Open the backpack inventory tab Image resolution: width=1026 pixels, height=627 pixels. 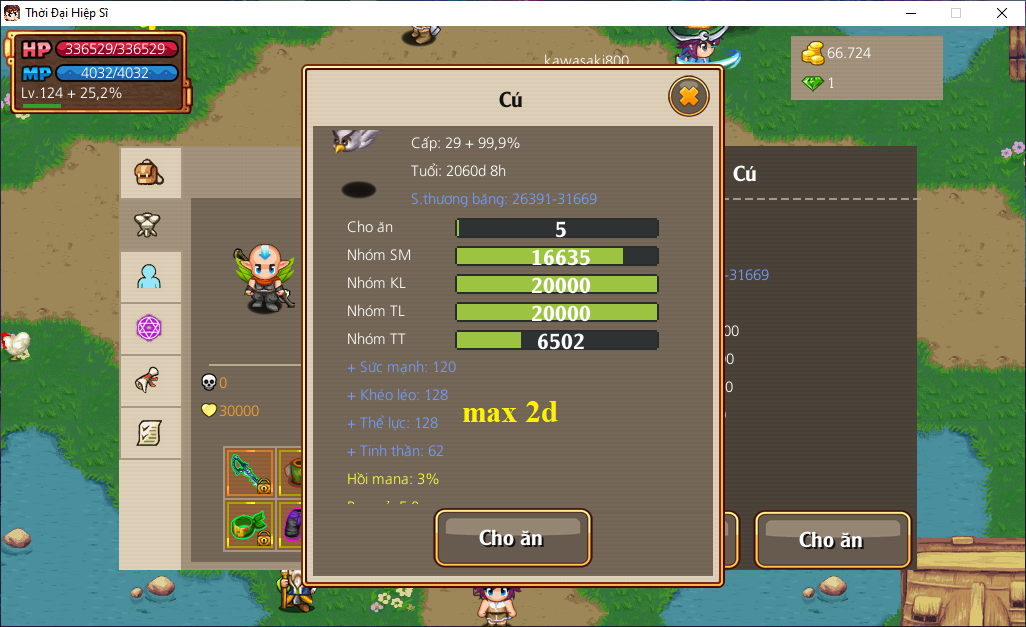pyautogui.click(x=150, y=174)
